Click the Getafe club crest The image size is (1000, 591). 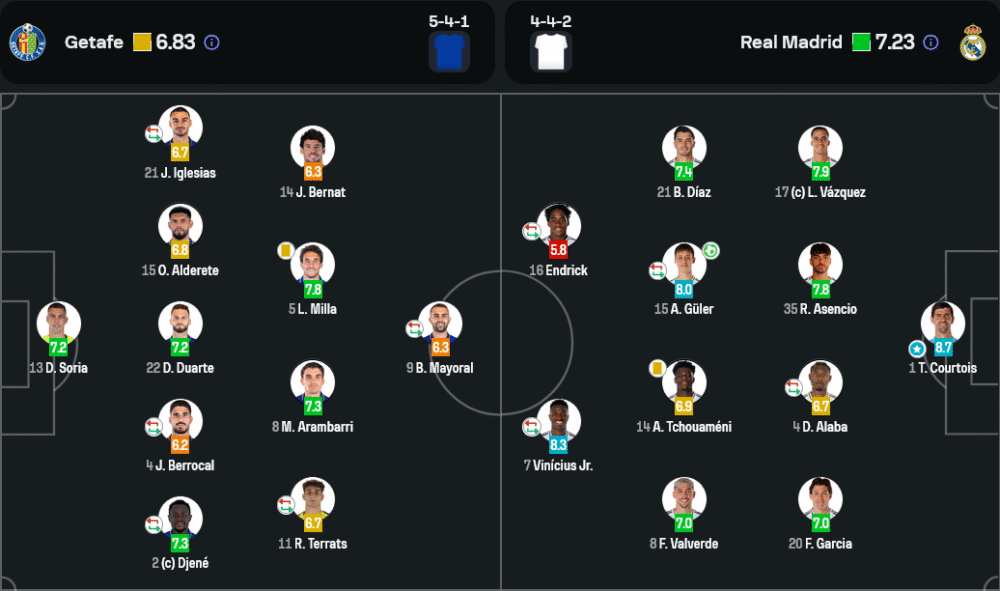click(x=27, y=43)
